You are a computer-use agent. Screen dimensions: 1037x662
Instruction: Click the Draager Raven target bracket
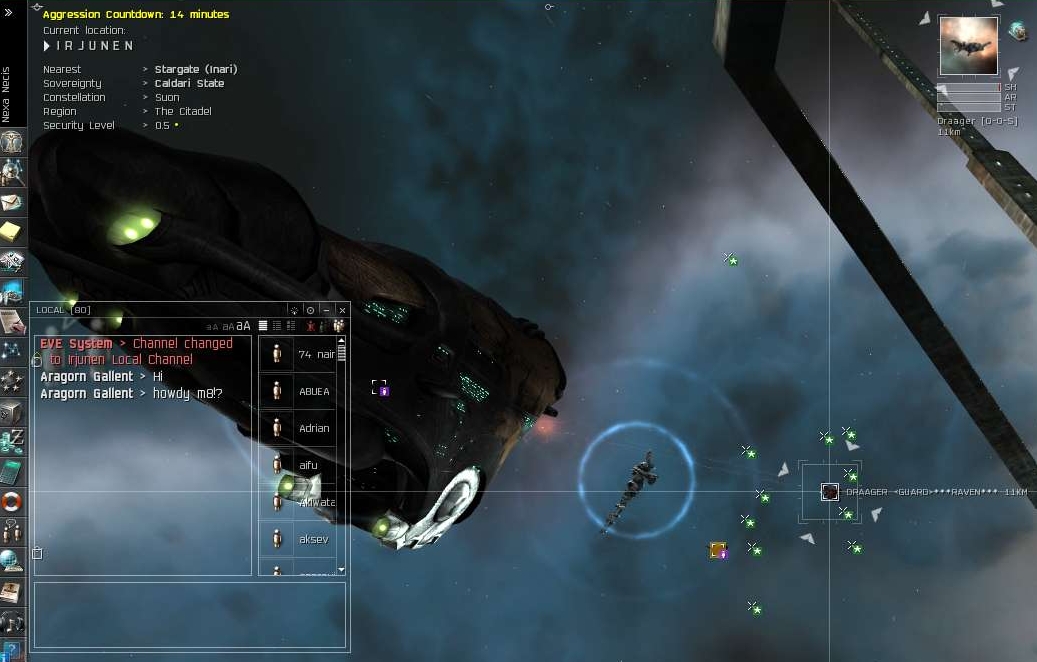[x=829, y=491]
